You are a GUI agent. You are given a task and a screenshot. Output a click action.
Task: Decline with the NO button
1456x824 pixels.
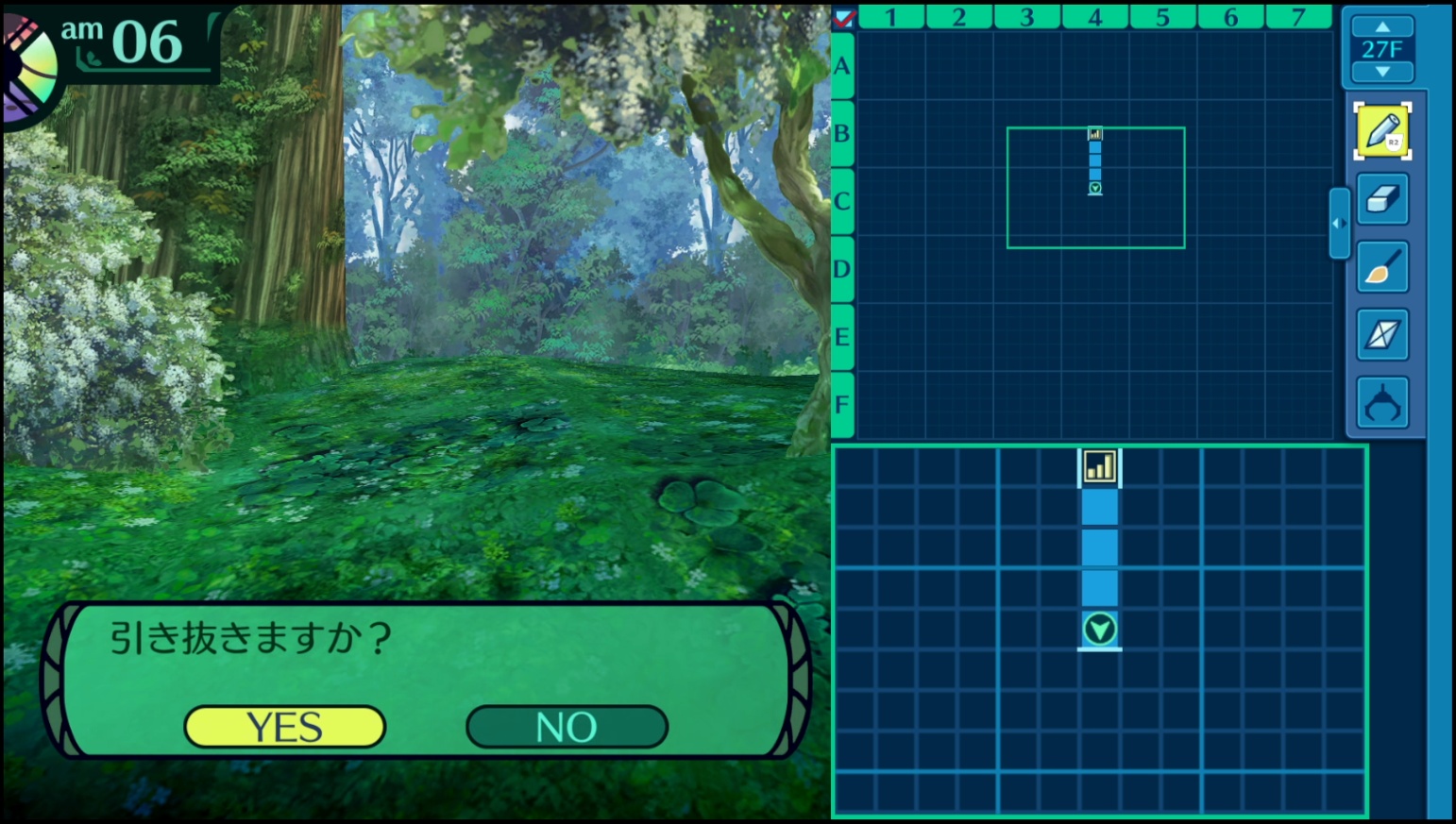click(567, 727)
